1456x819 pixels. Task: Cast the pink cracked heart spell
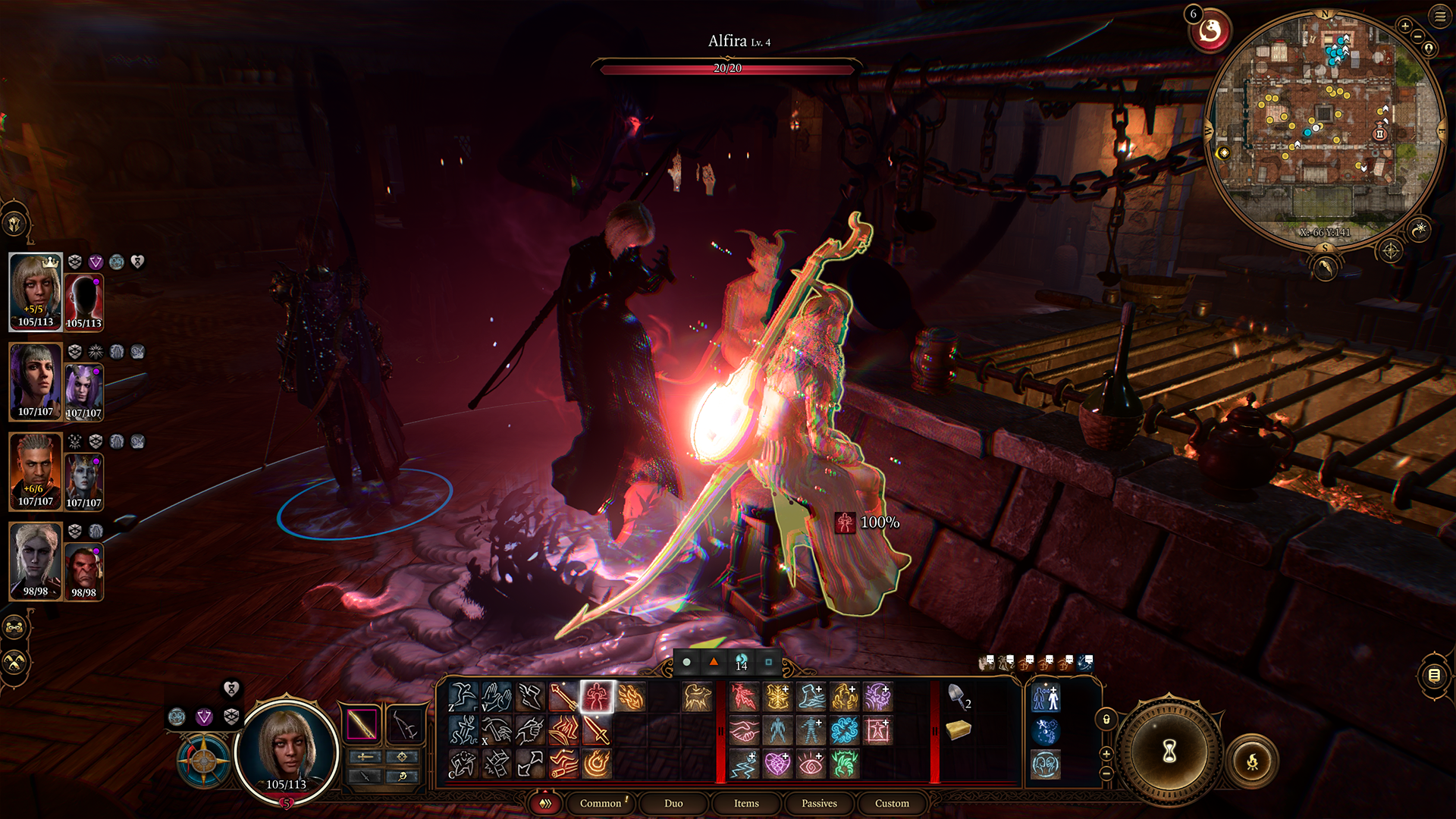777,764
